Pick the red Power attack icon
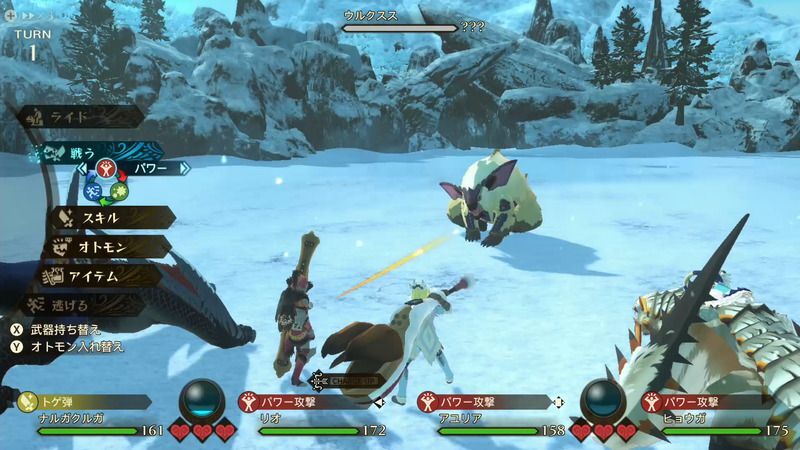Viewport: 800px width, 450px height. [108, 167]
